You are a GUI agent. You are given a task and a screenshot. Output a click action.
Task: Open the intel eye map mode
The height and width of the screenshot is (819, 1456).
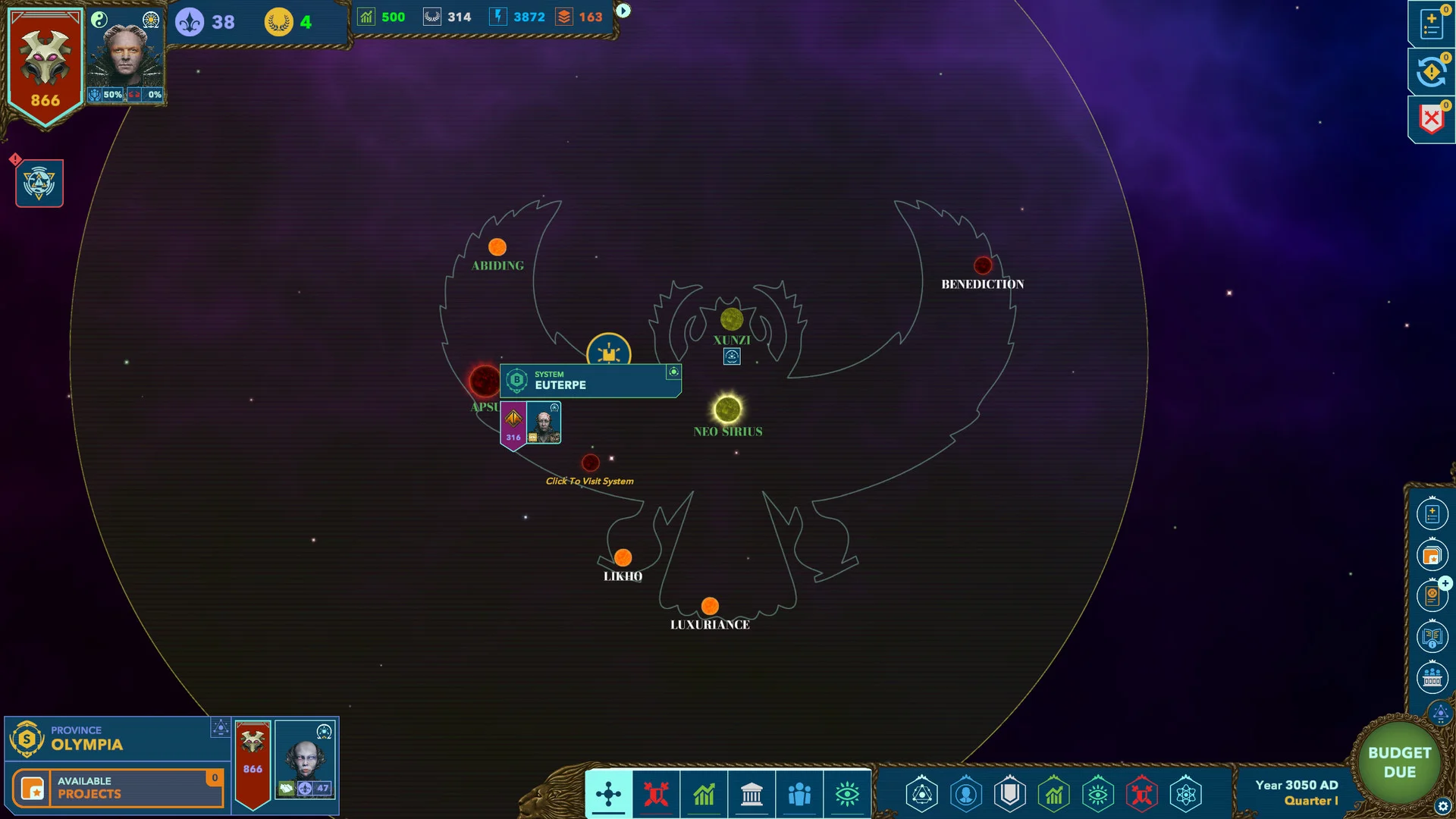tap(847, 794)
